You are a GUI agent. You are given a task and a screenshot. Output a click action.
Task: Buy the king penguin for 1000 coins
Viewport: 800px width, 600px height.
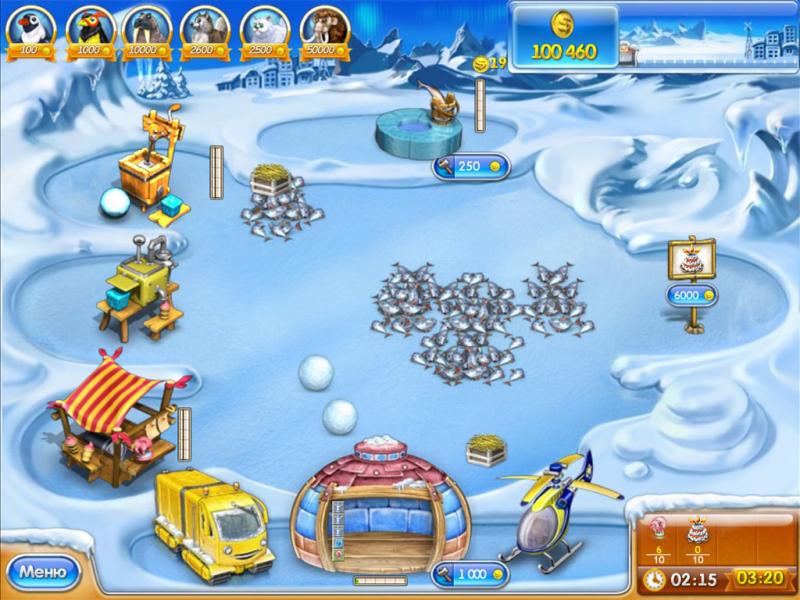(x=88, y=30)
